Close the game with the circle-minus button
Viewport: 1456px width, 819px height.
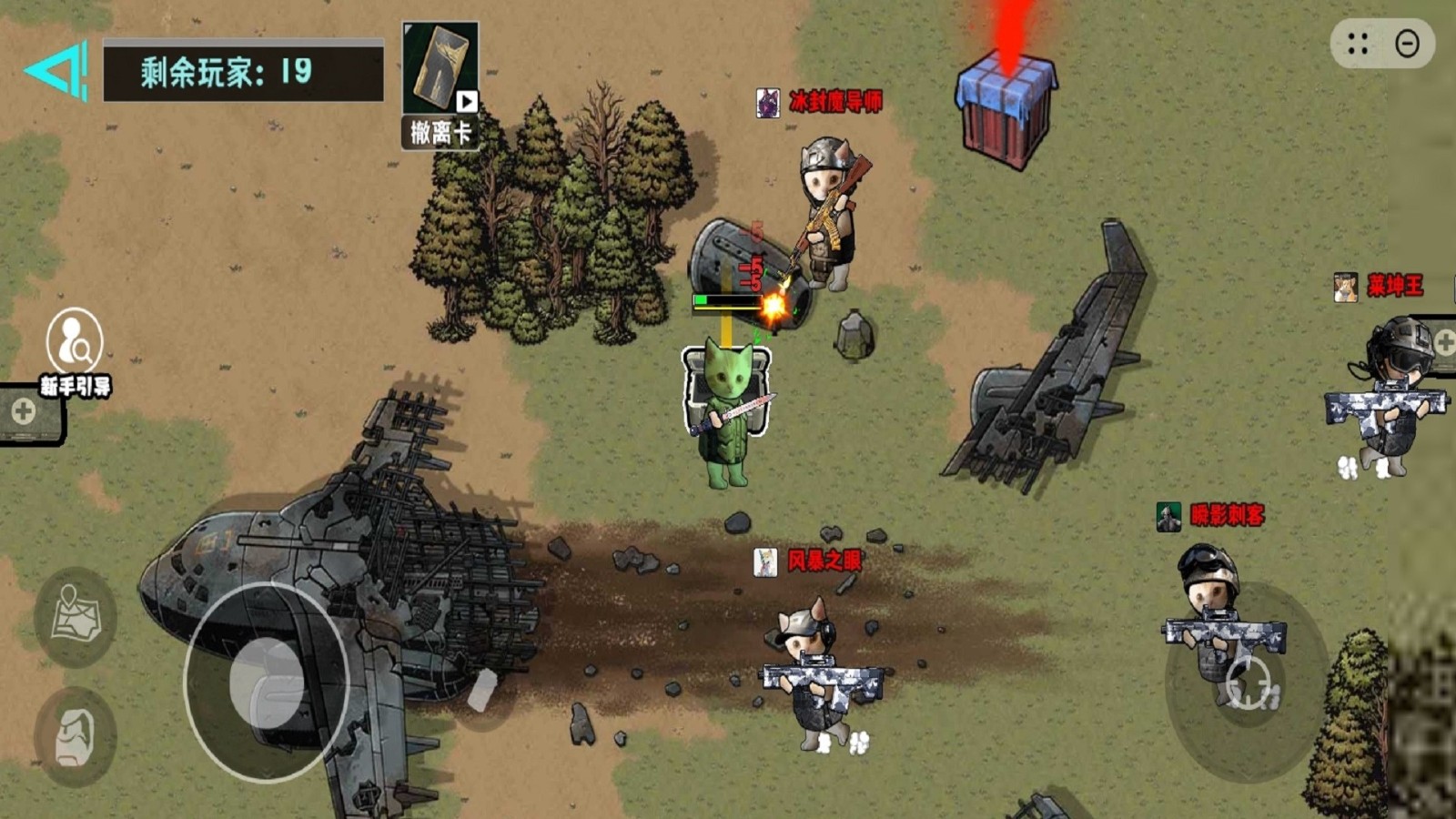pyautogui.click(x=1407, y=44)
